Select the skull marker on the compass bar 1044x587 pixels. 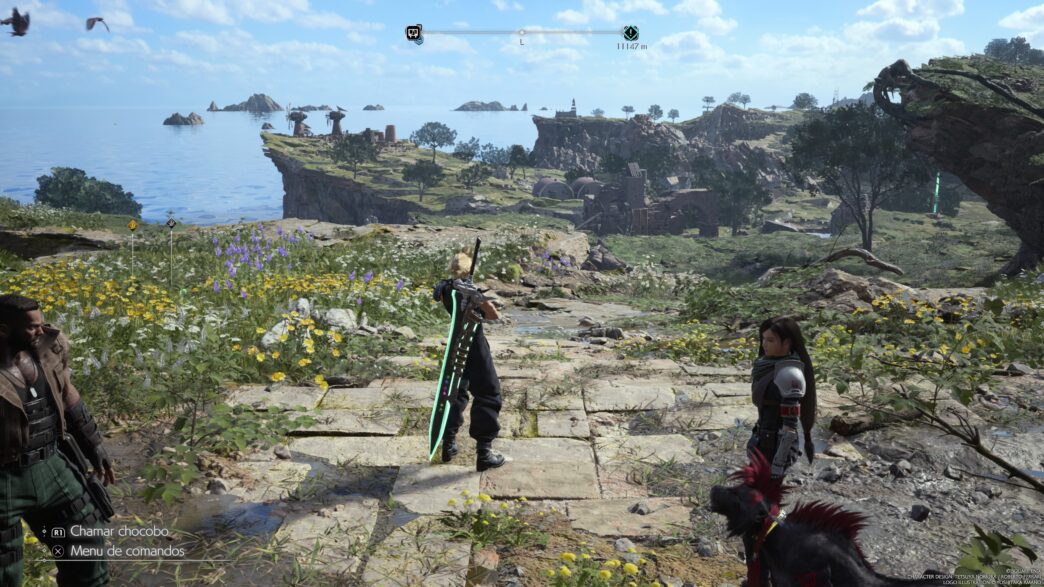coord(413,33)
